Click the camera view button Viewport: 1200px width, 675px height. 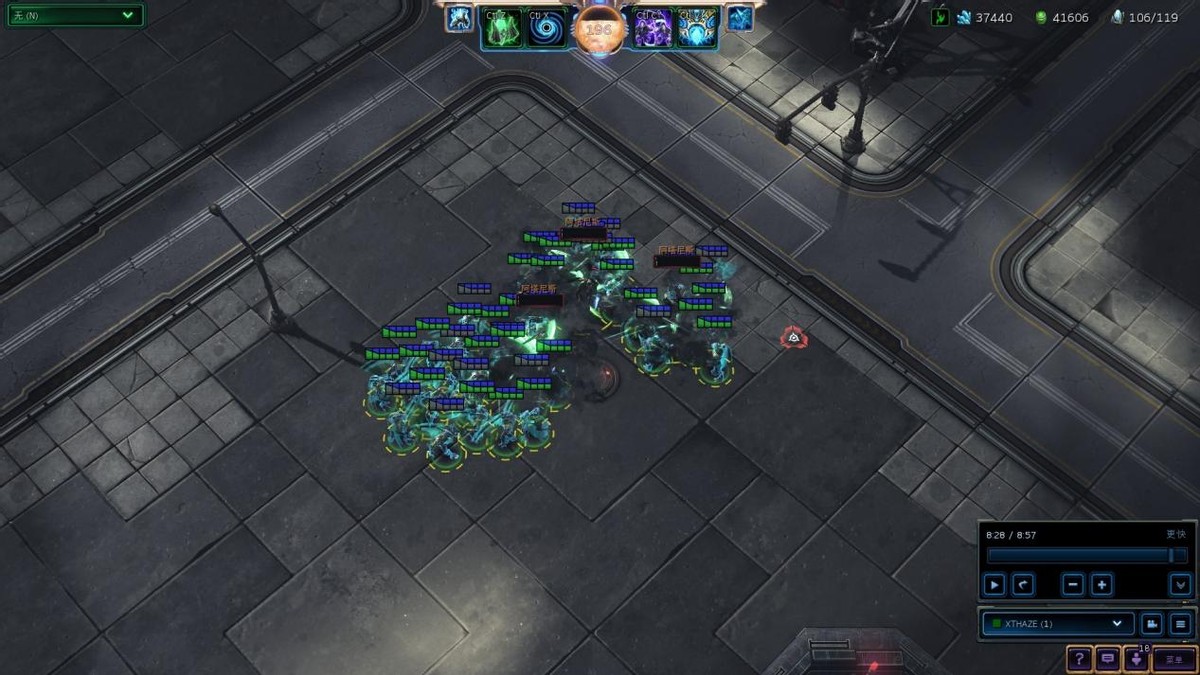1152,624
